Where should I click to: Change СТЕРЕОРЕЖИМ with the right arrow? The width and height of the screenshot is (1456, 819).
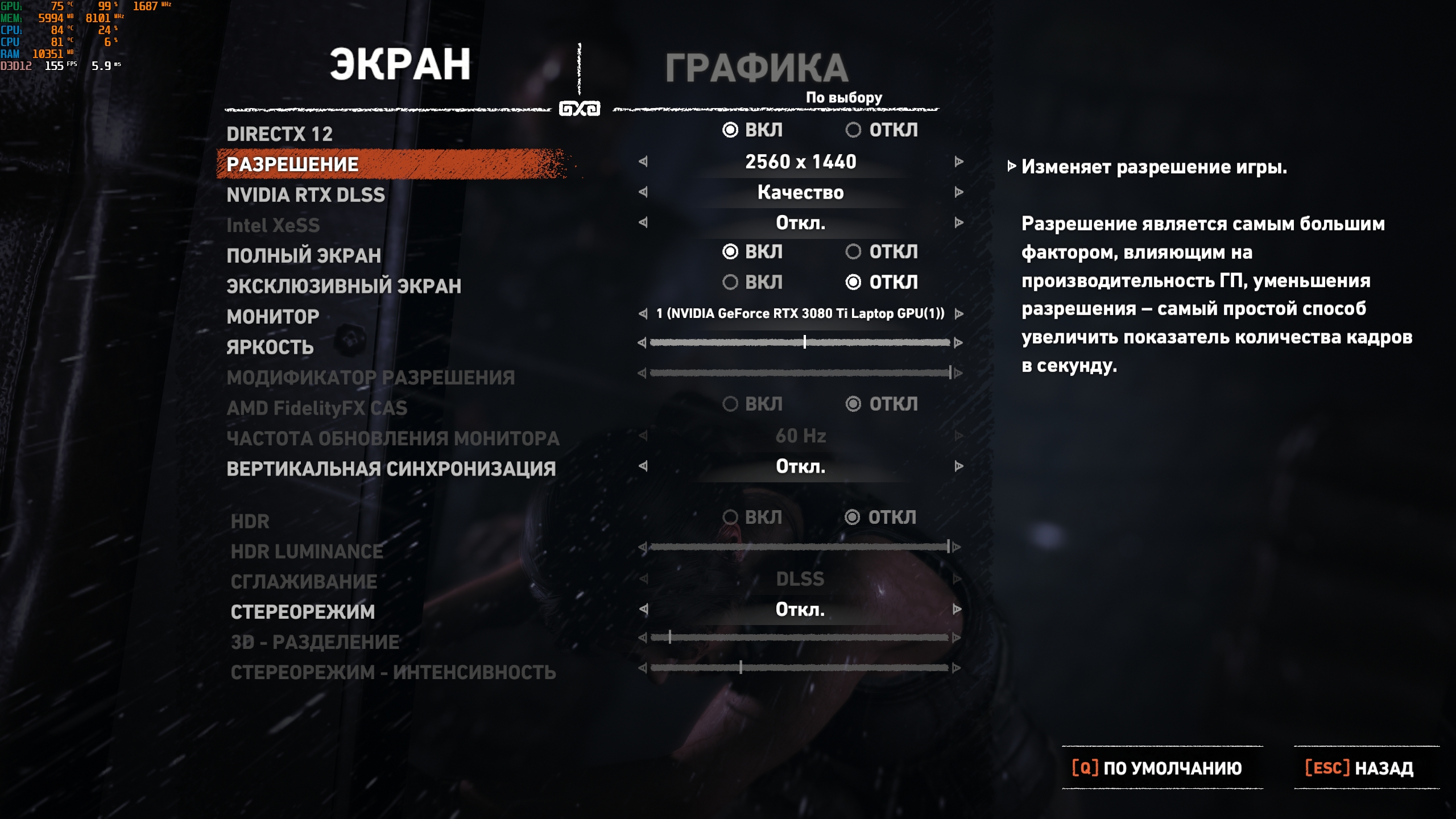click(x=957, y=609)
